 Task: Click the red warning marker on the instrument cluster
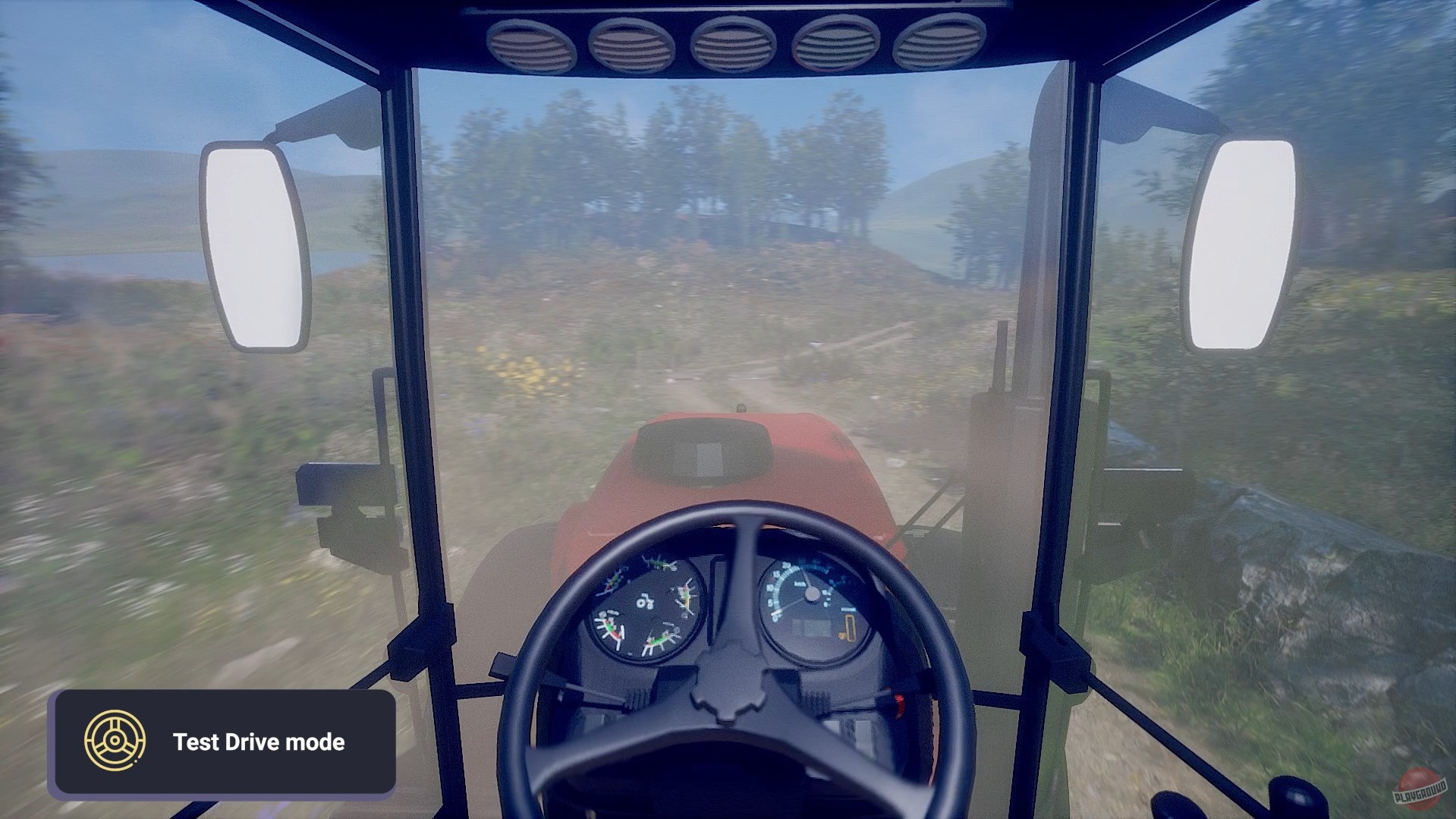(614, 636)
